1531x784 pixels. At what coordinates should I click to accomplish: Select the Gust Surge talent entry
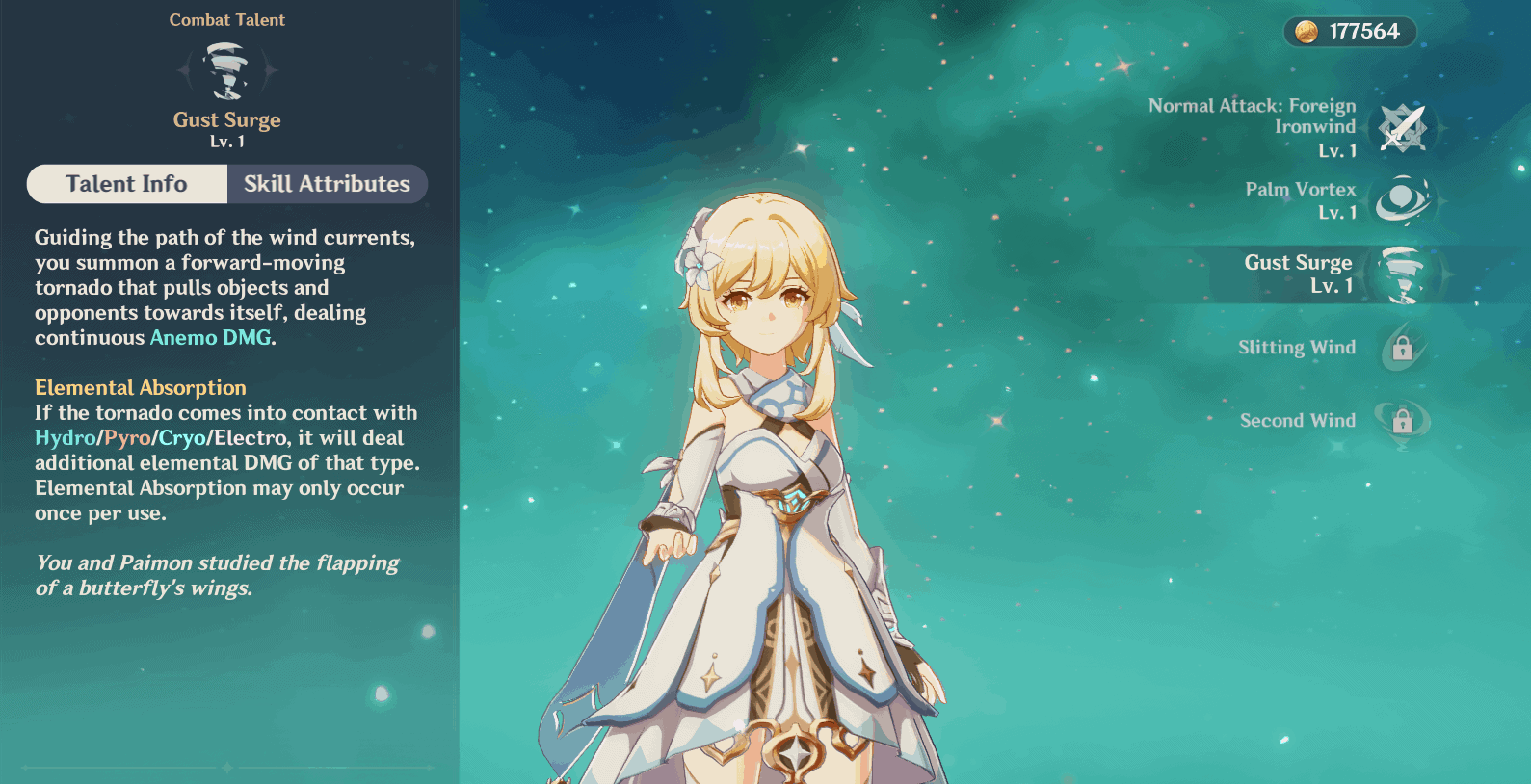pyautogui.click(x=1402, y=274)
